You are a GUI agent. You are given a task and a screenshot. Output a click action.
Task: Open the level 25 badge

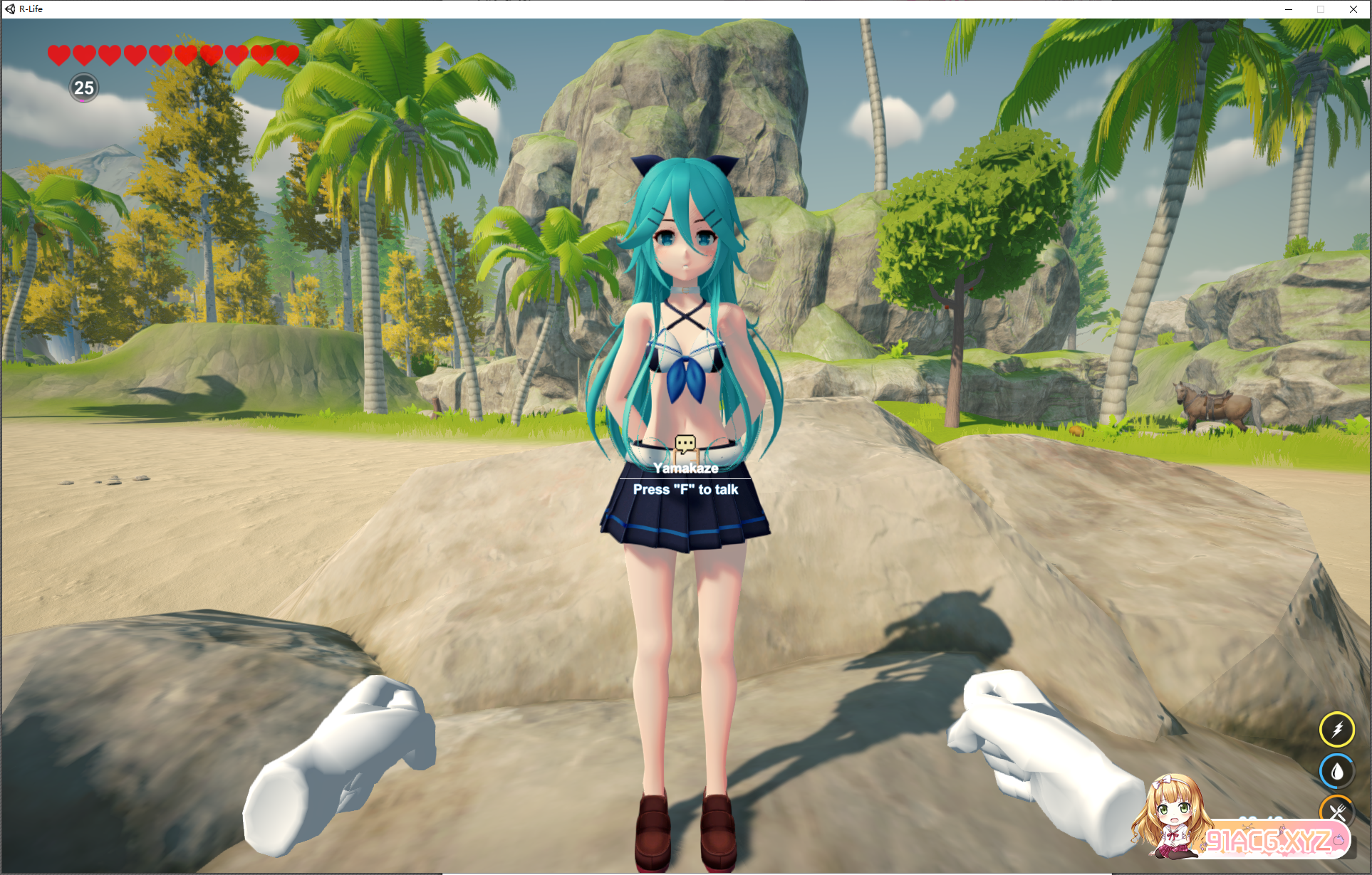pyautogui.click(x=83, y=89)
